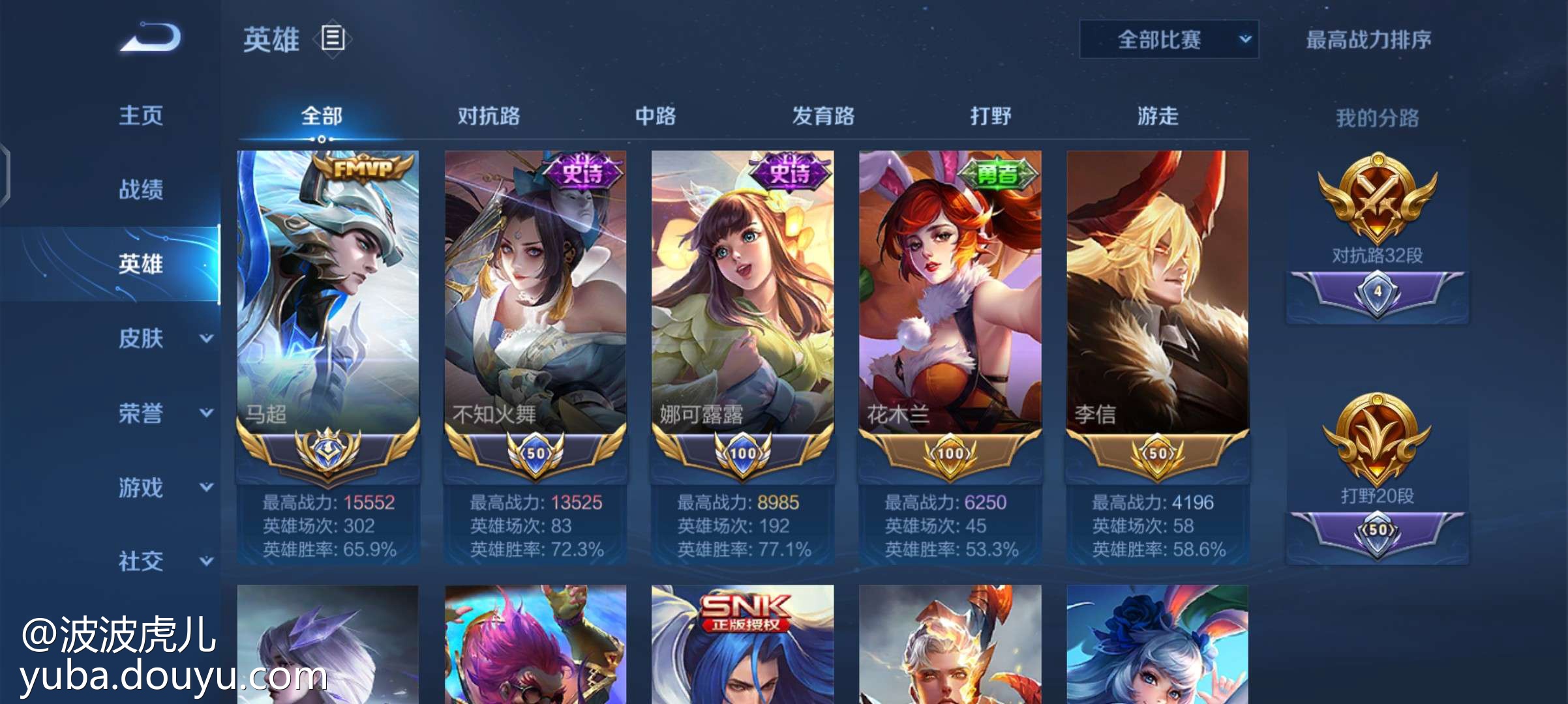
Task: Select the 英雄 sidebar entry
Action: [x=141, y=264]
